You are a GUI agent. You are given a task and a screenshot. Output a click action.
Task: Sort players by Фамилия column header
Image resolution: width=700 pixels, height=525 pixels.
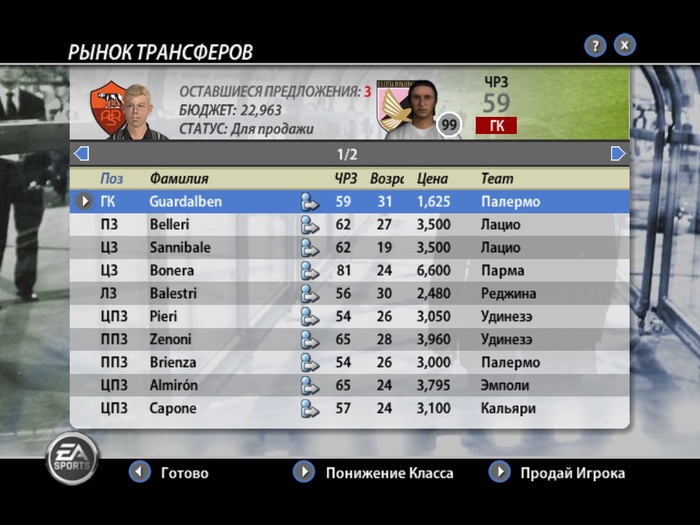pos(179,178)
